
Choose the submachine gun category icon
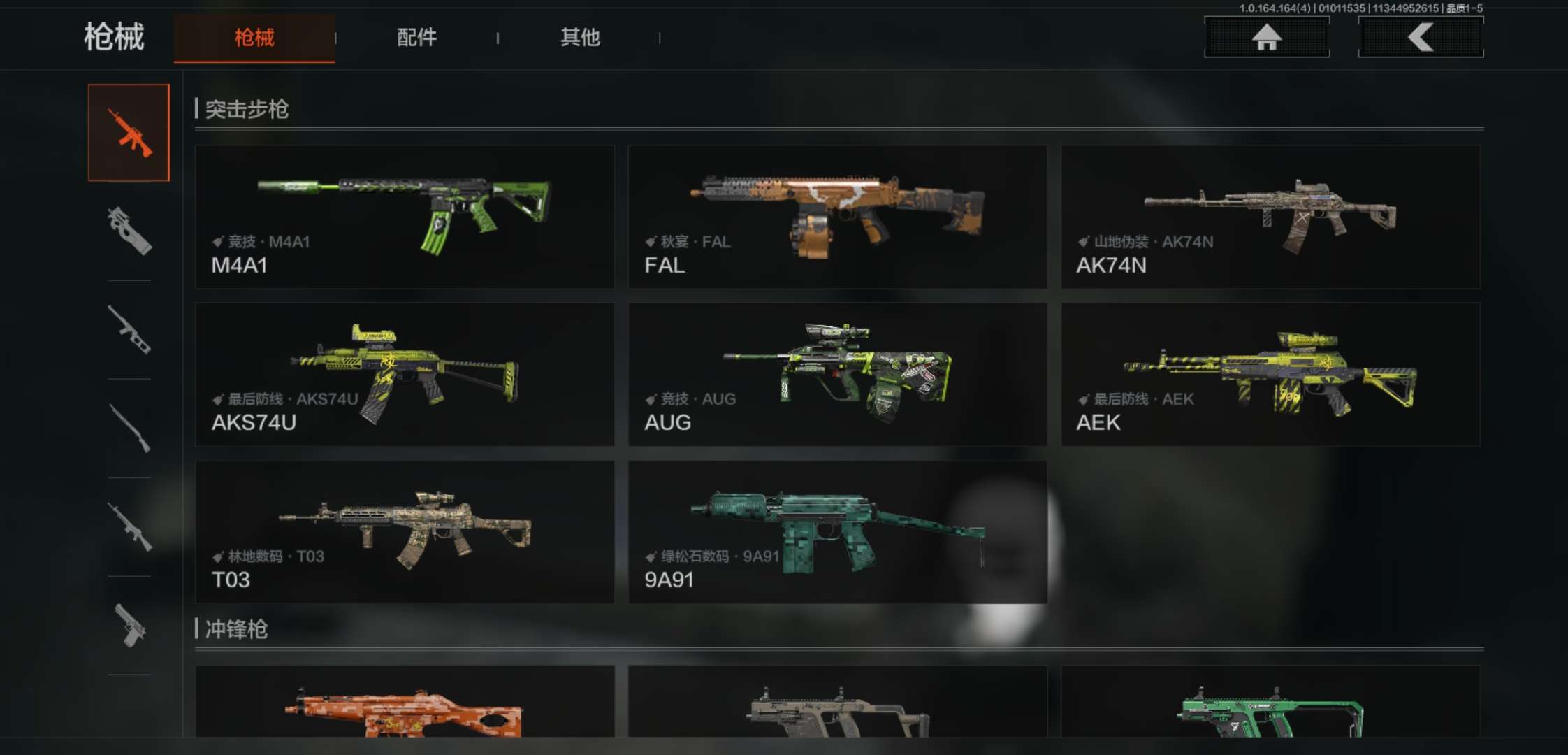129,231
